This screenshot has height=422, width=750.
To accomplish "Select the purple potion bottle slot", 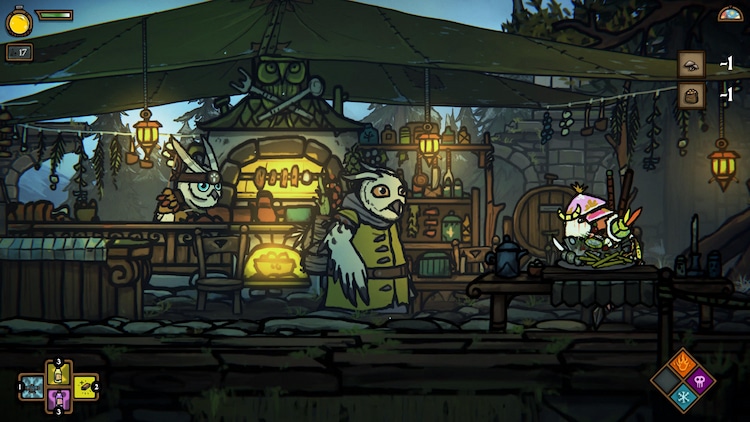I will click(x=58, y=399).
